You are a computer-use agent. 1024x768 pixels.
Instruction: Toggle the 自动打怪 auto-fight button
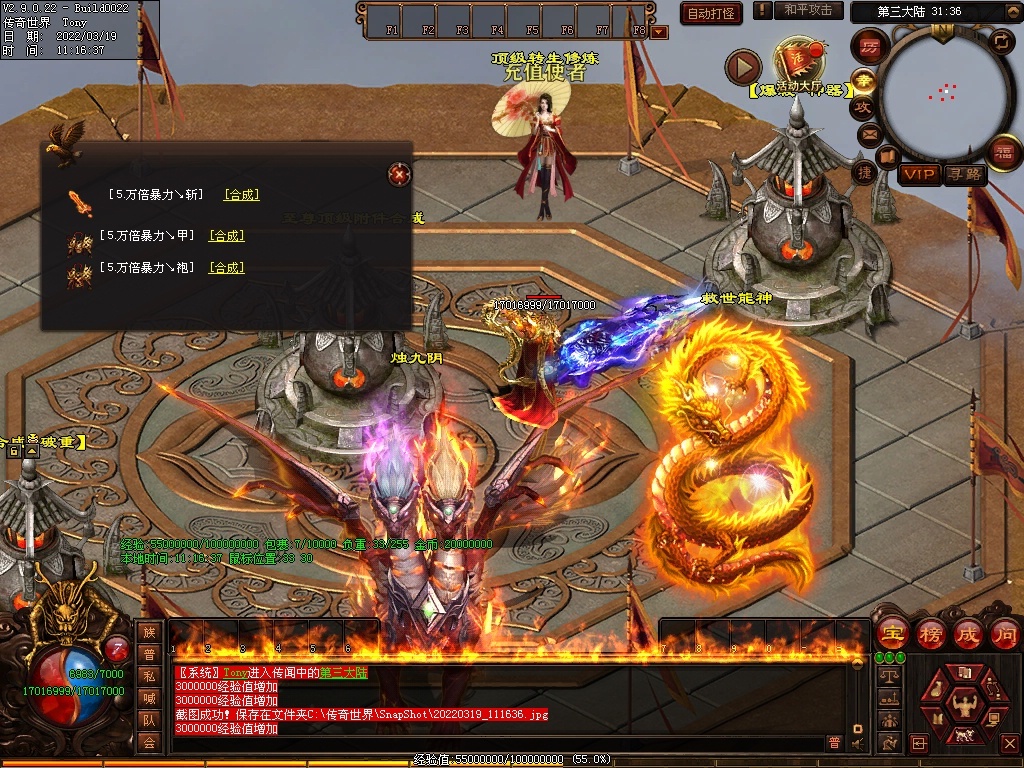(711, 13)
